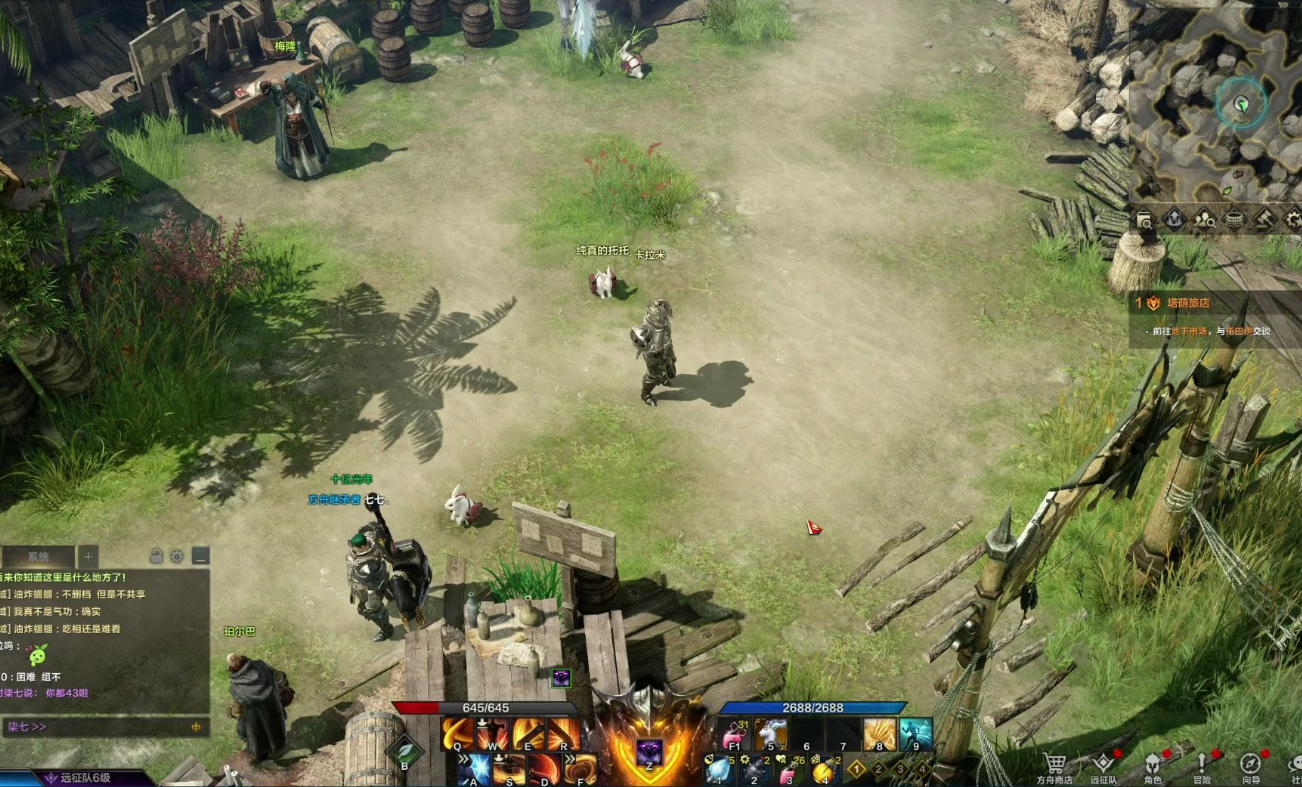Click the green leaf B icon
The image size is (1302, 787).
pyautogui.click(x=405, y=752)
